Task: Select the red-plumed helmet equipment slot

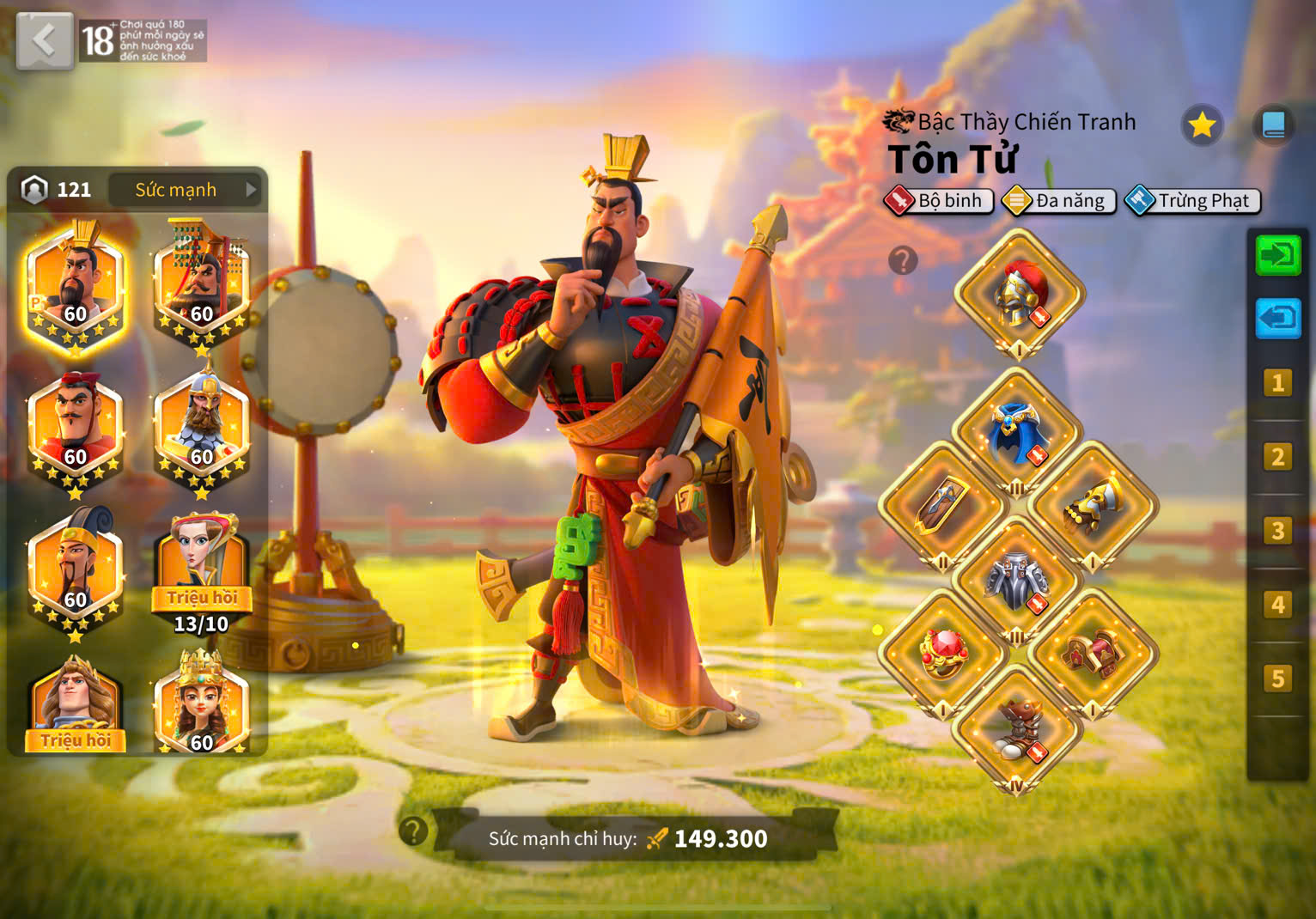Action: (1020, 294)
